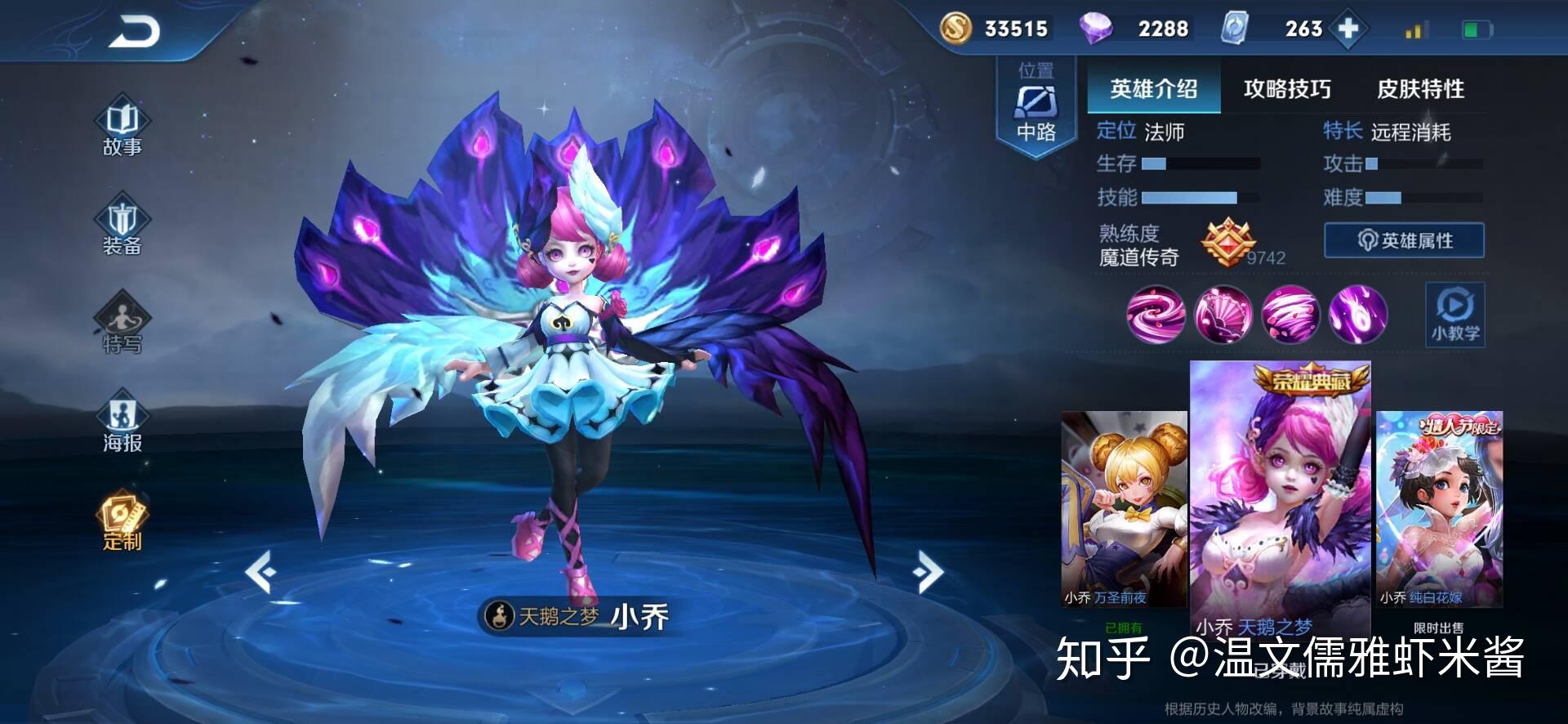The width and height of the screenshot is (1568, 724).
Task: Switch to the 皮肤特性 tab
Action: [x=1420, y=88]
